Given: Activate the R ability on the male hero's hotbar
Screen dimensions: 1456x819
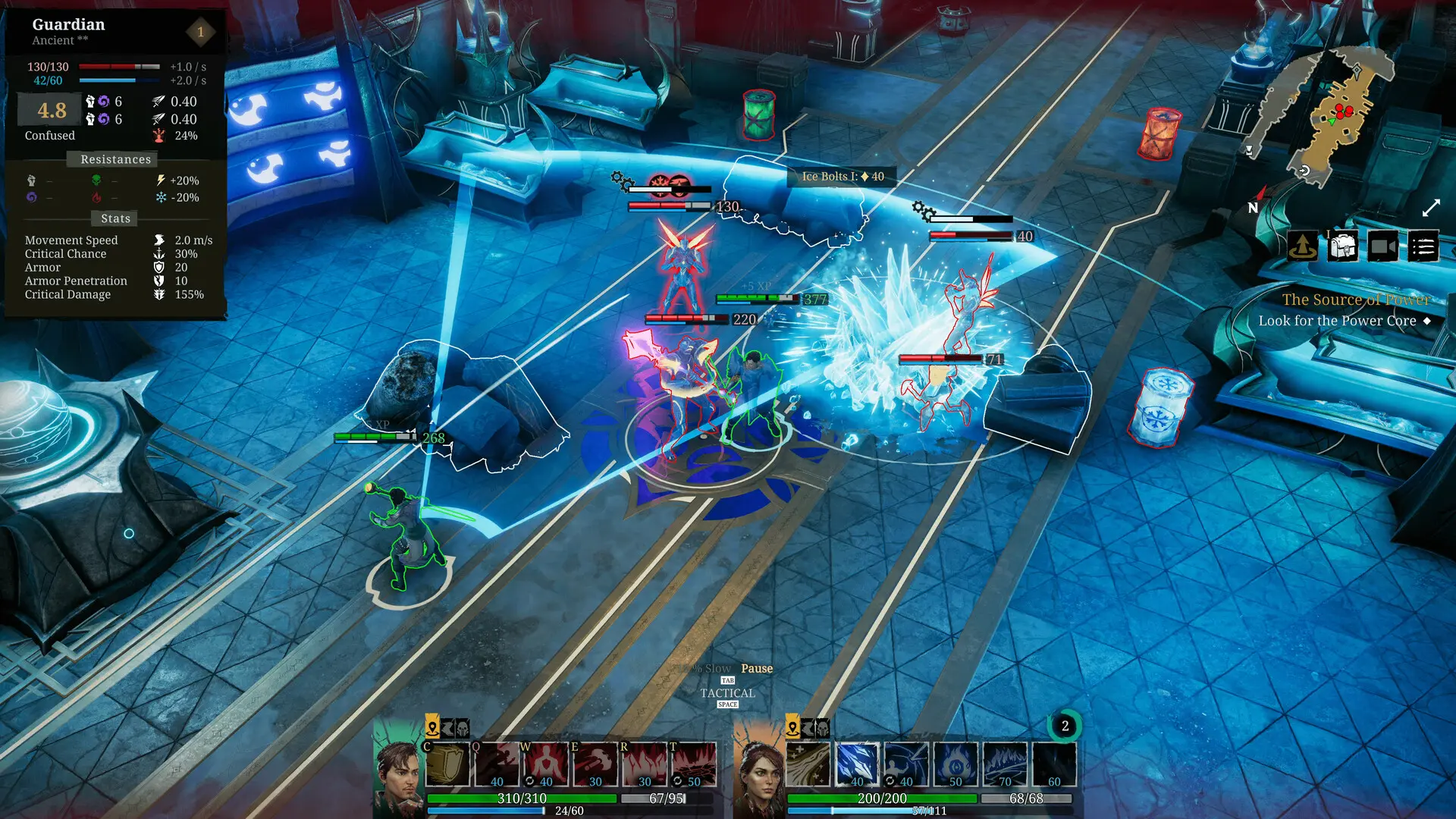Looking at the screenshot, I should click(643, 764).
